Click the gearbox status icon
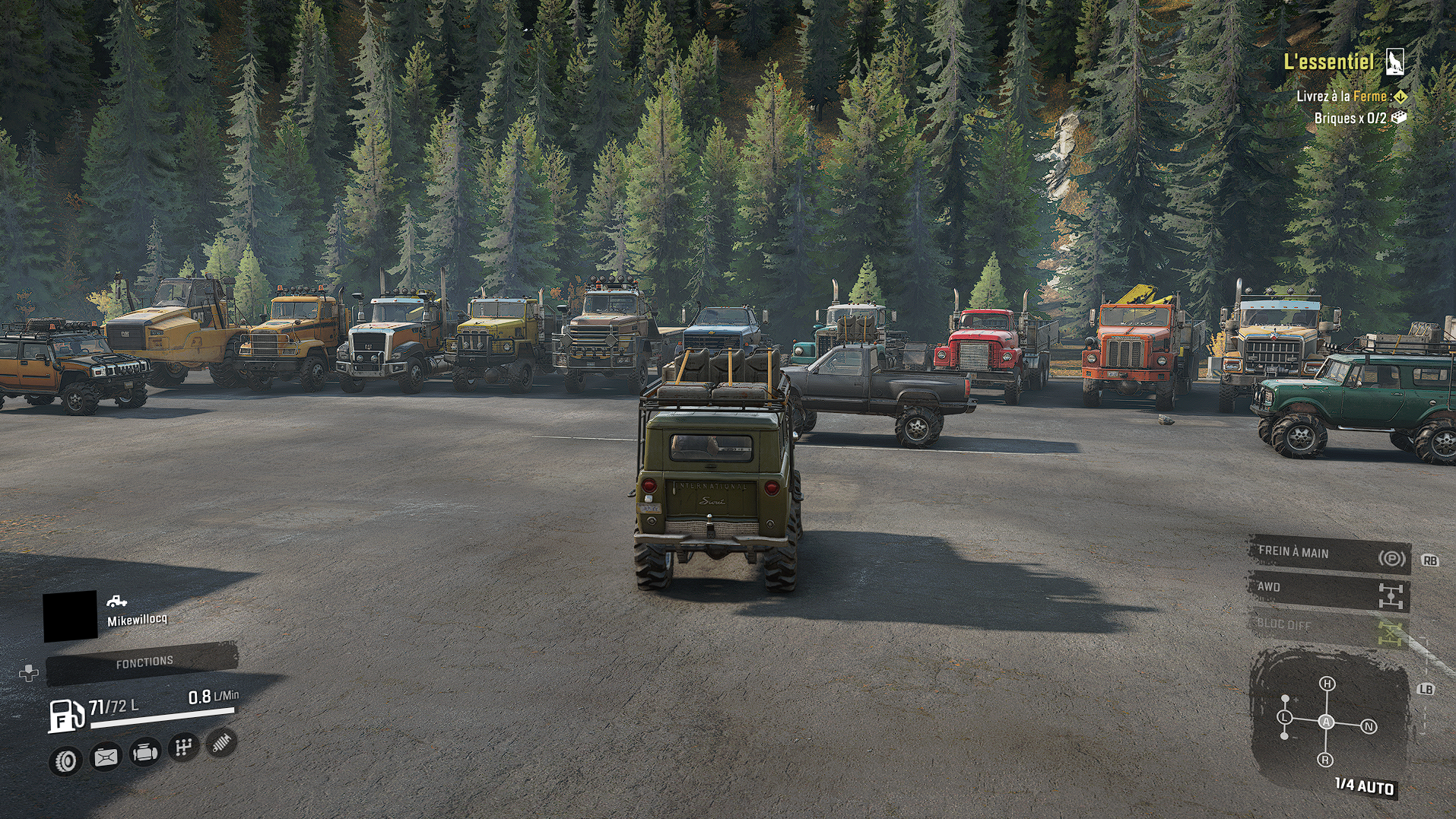 point(183,748)
